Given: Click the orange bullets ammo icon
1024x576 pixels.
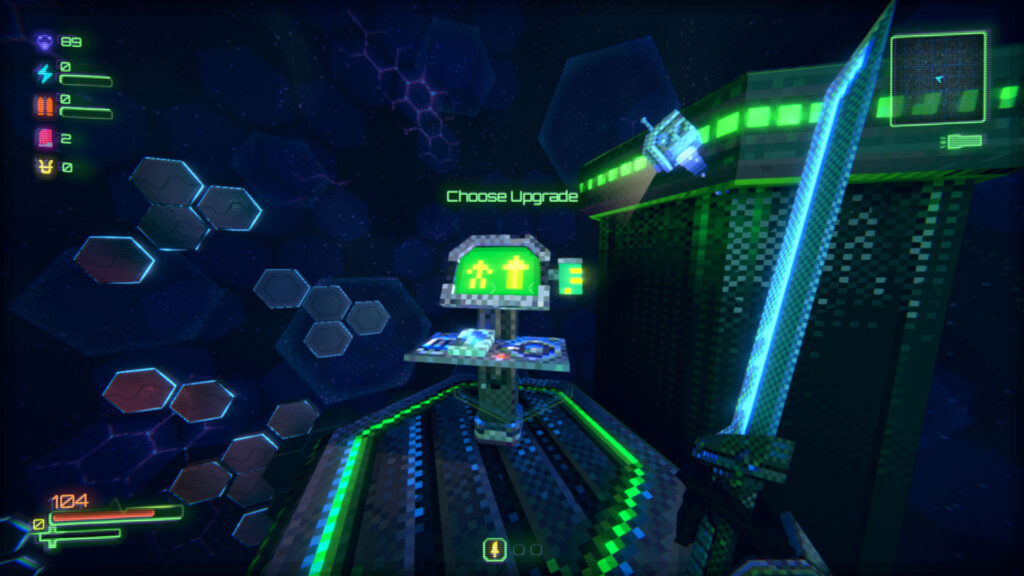Looking at the screenshot, I should pyautogui.click(x=44, y=105).
